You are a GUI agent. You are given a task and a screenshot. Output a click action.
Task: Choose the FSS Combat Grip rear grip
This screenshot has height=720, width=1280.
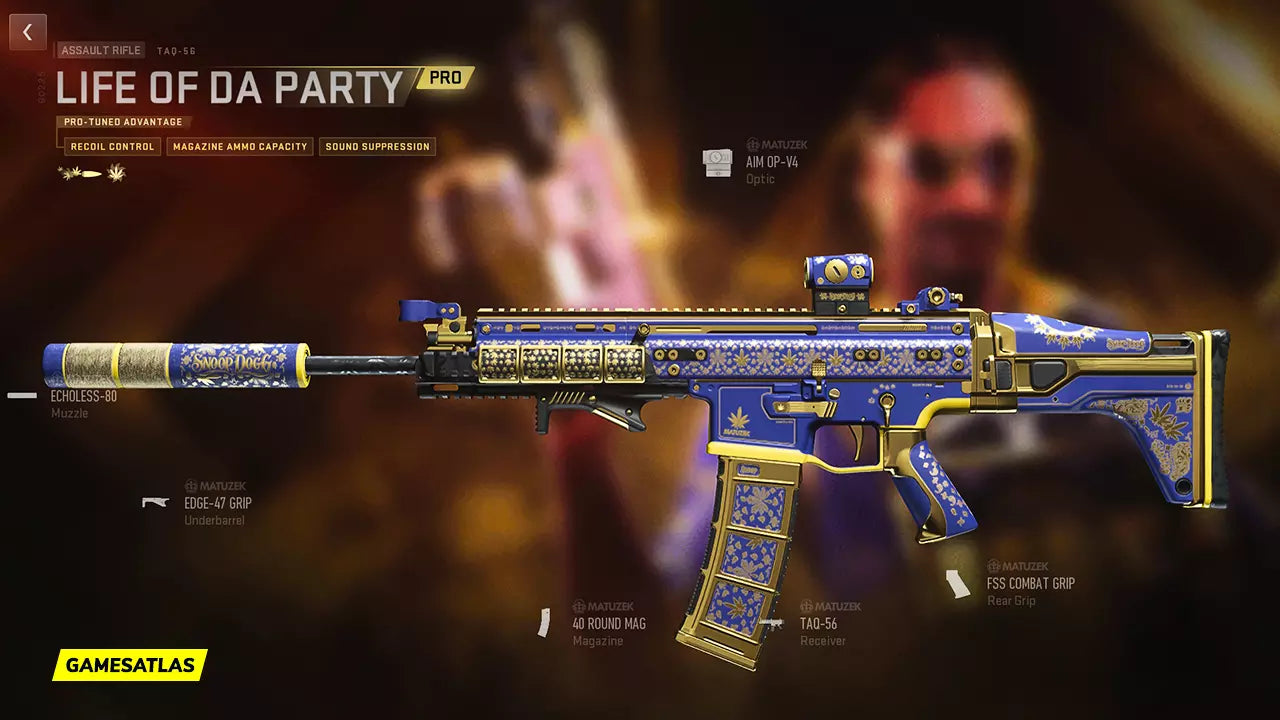(1030, 583)
